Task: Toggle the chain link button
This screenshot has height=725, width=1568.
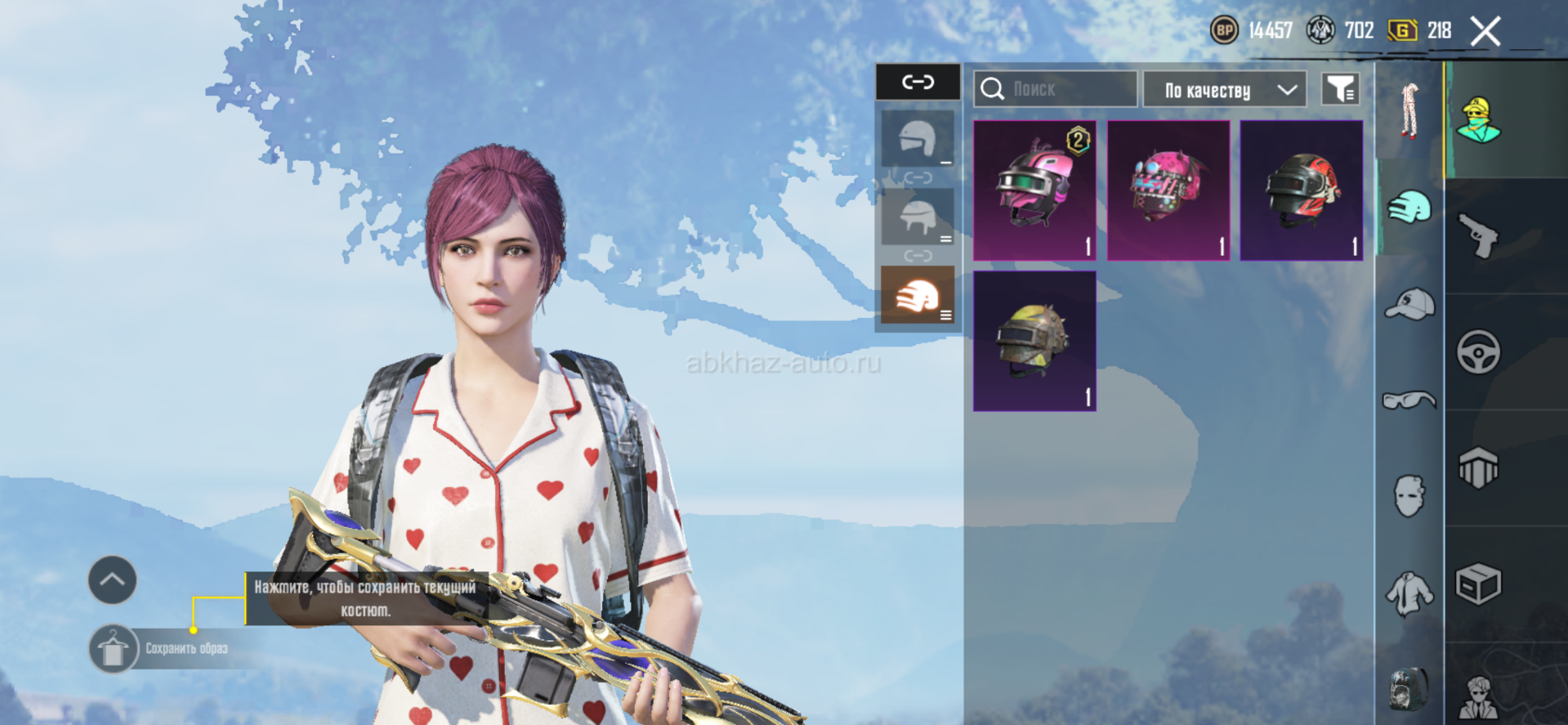Action: [x=918, y=82]
